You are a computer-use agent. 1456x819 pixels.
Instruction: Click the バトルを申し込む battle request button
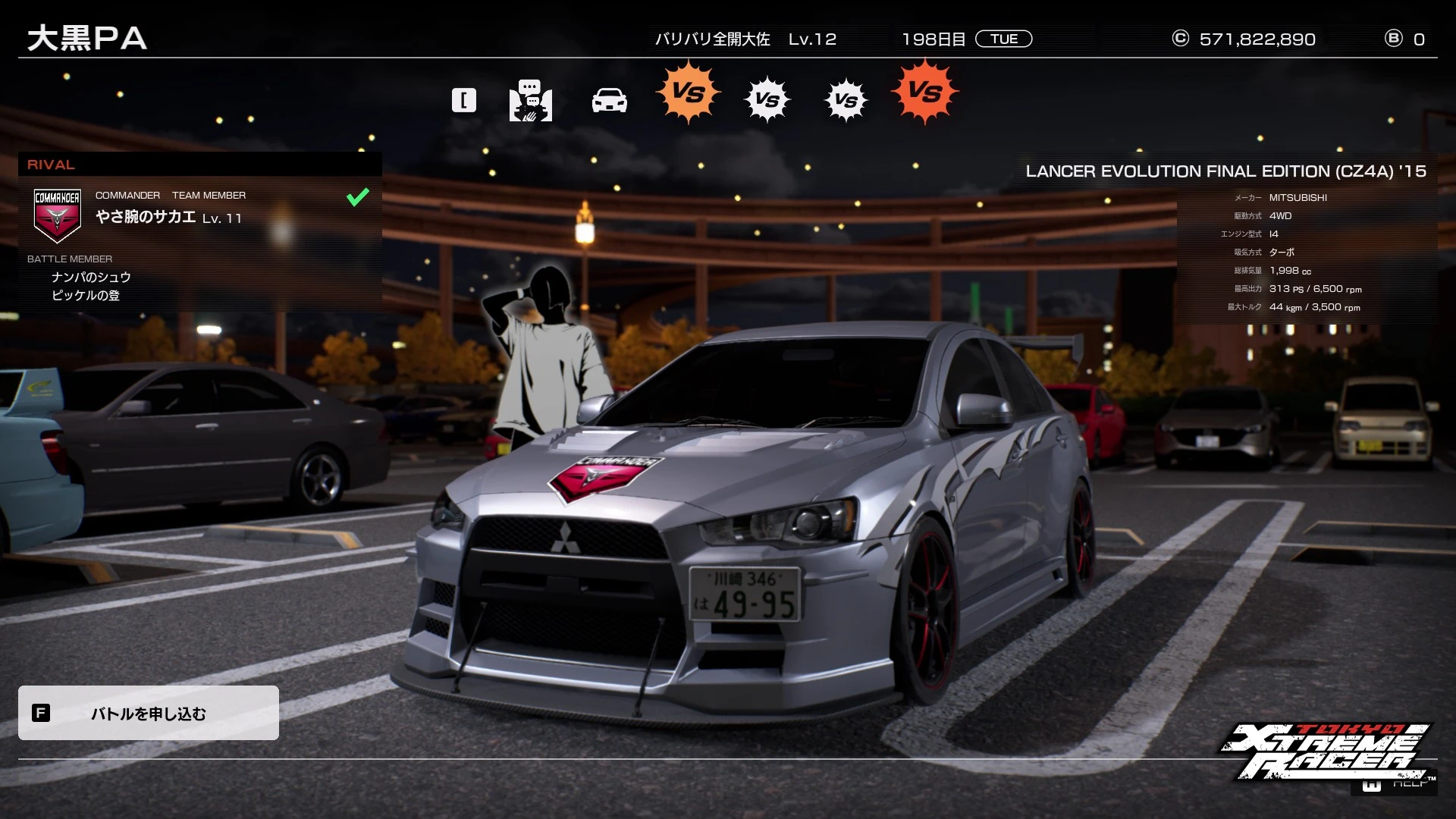[149, 713]
